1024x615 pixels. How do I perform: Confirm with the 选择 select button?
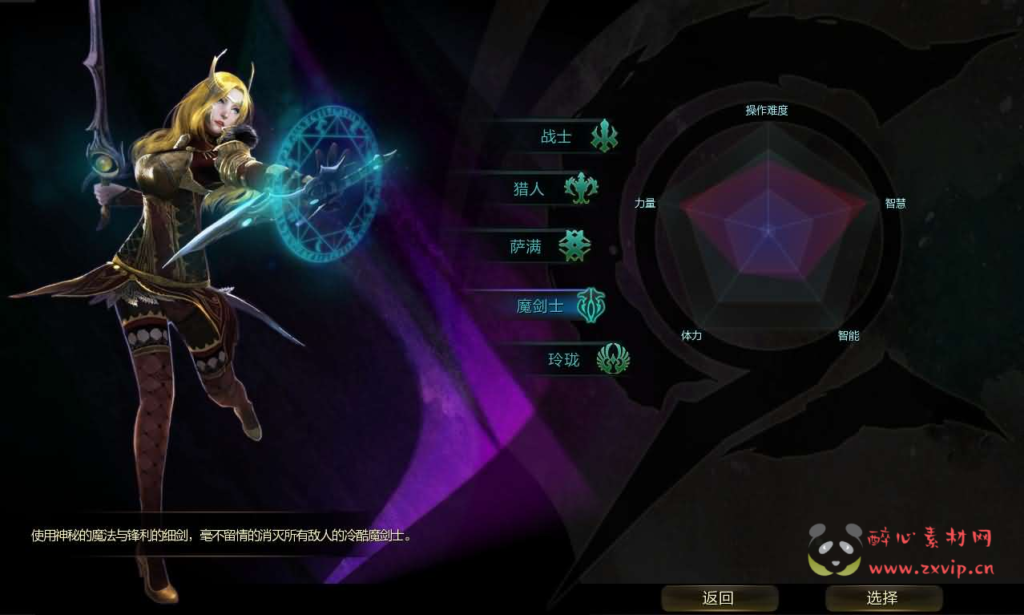(x=882, y=598)
